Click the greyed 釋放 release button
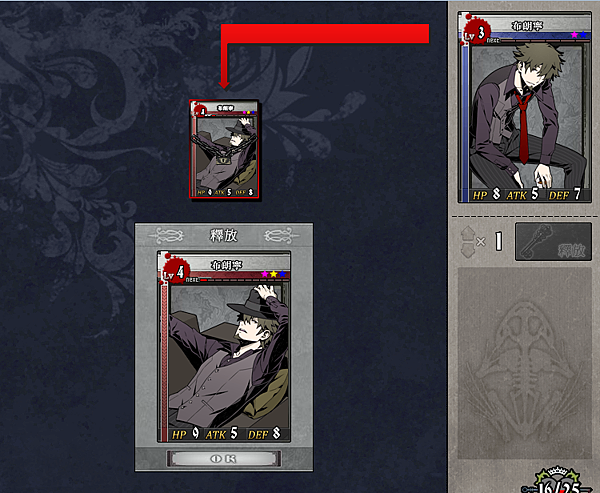Image resolution: width=600 pixels, height=493 pixels. 552,242
